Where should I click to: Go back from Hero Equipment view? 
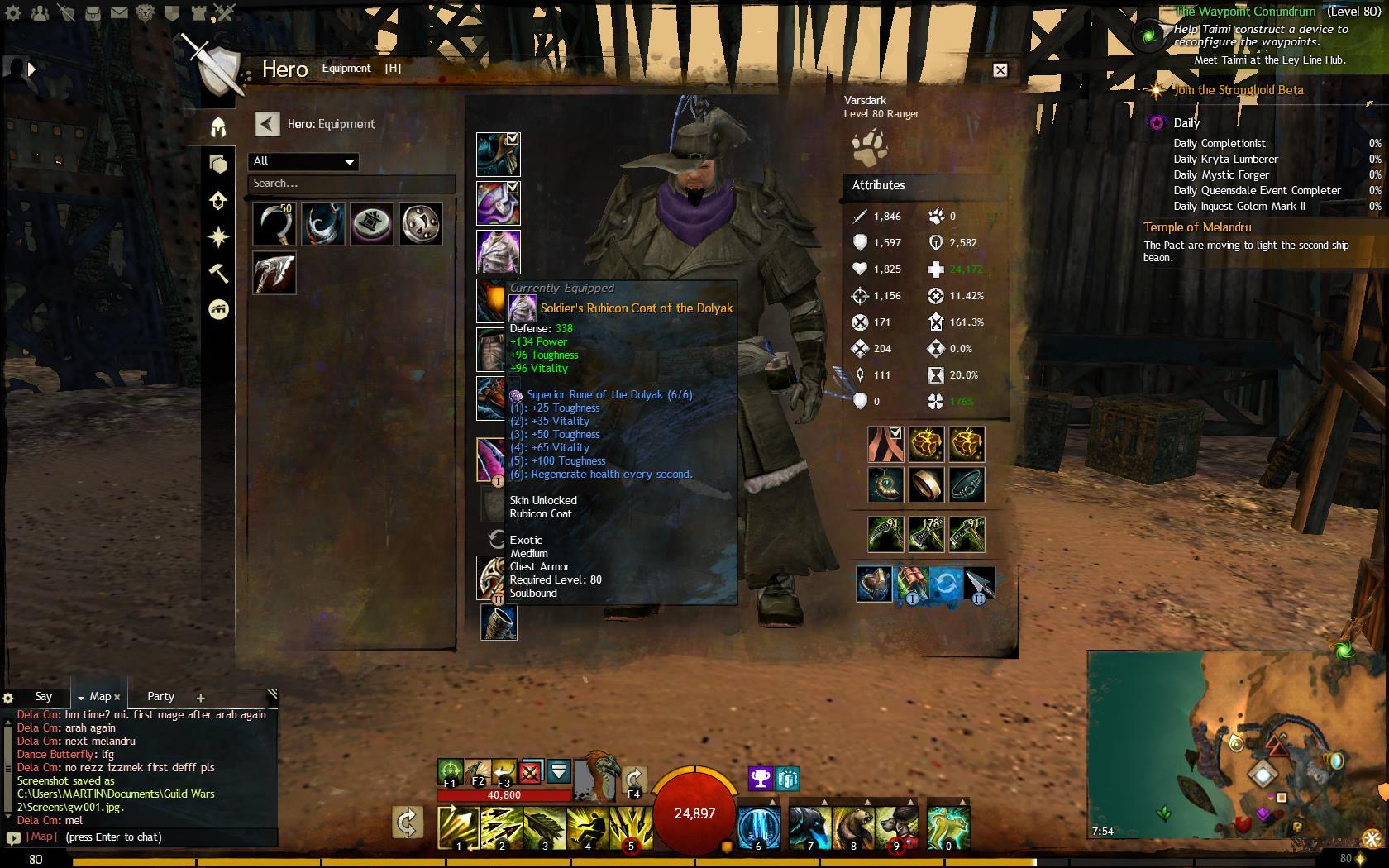(267, 124)
